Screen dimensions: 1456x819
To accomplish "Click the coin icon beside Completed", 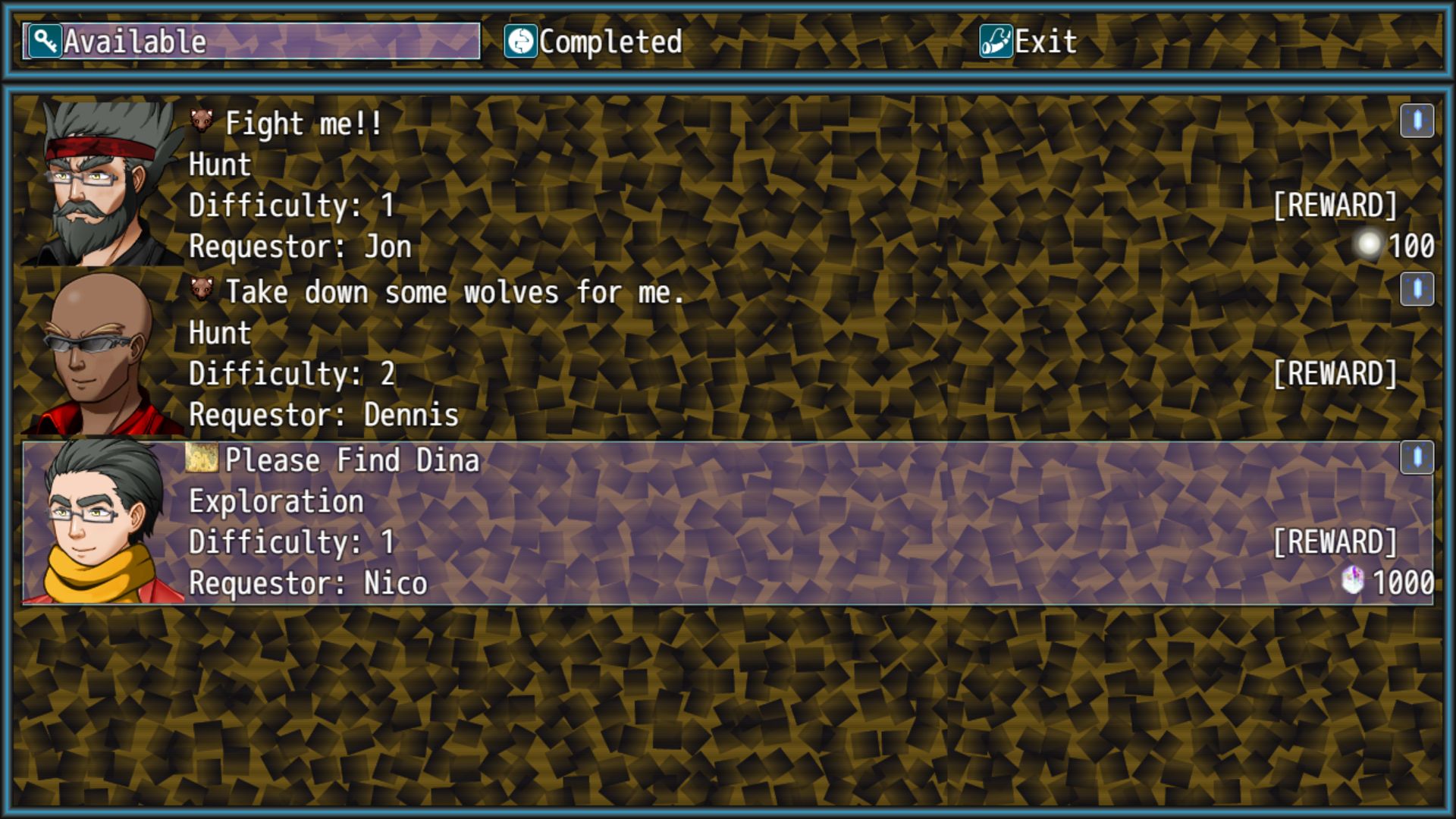I will [x=522, y=42].
